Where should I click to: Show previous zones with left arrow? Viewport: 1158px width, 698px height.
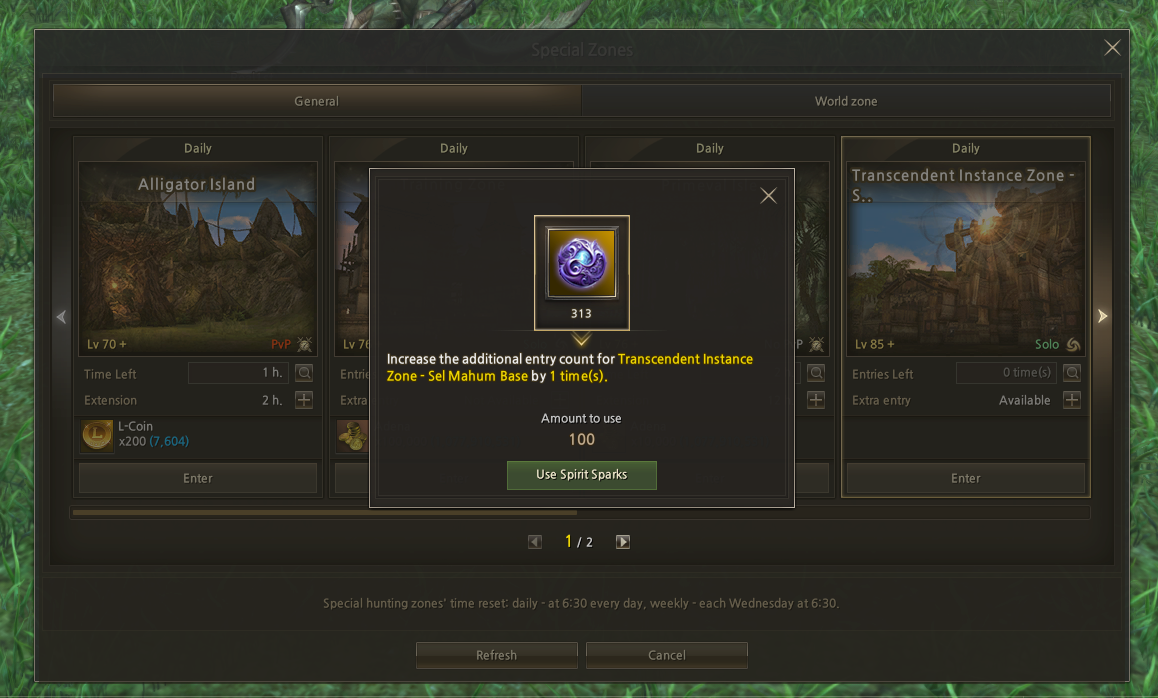pyautogui.click(x=61, y=316)
